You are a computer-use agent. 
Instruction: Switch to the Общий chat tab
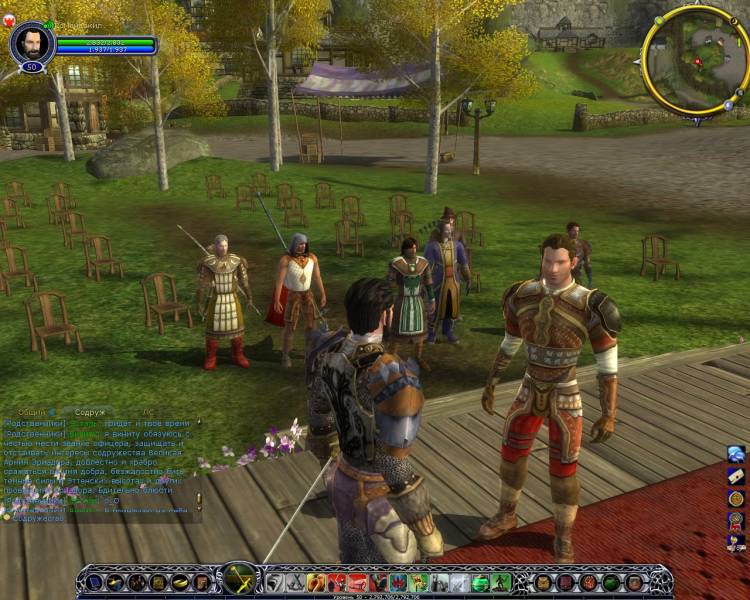point(31,412)
